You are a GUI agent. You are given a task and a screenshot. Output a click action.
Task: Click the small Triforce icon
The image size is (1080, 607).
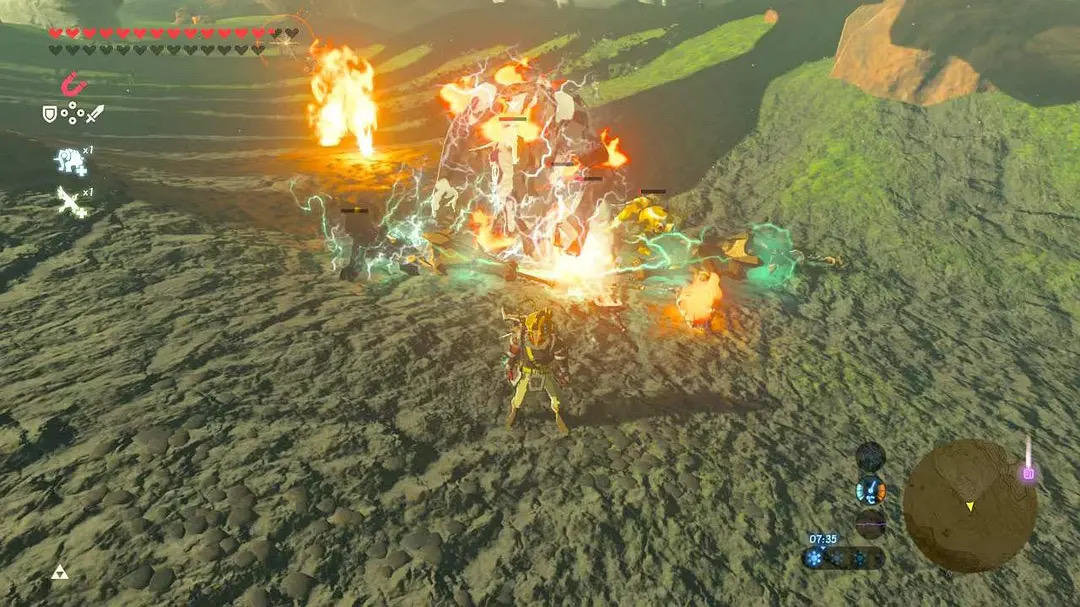pos(59,574)
